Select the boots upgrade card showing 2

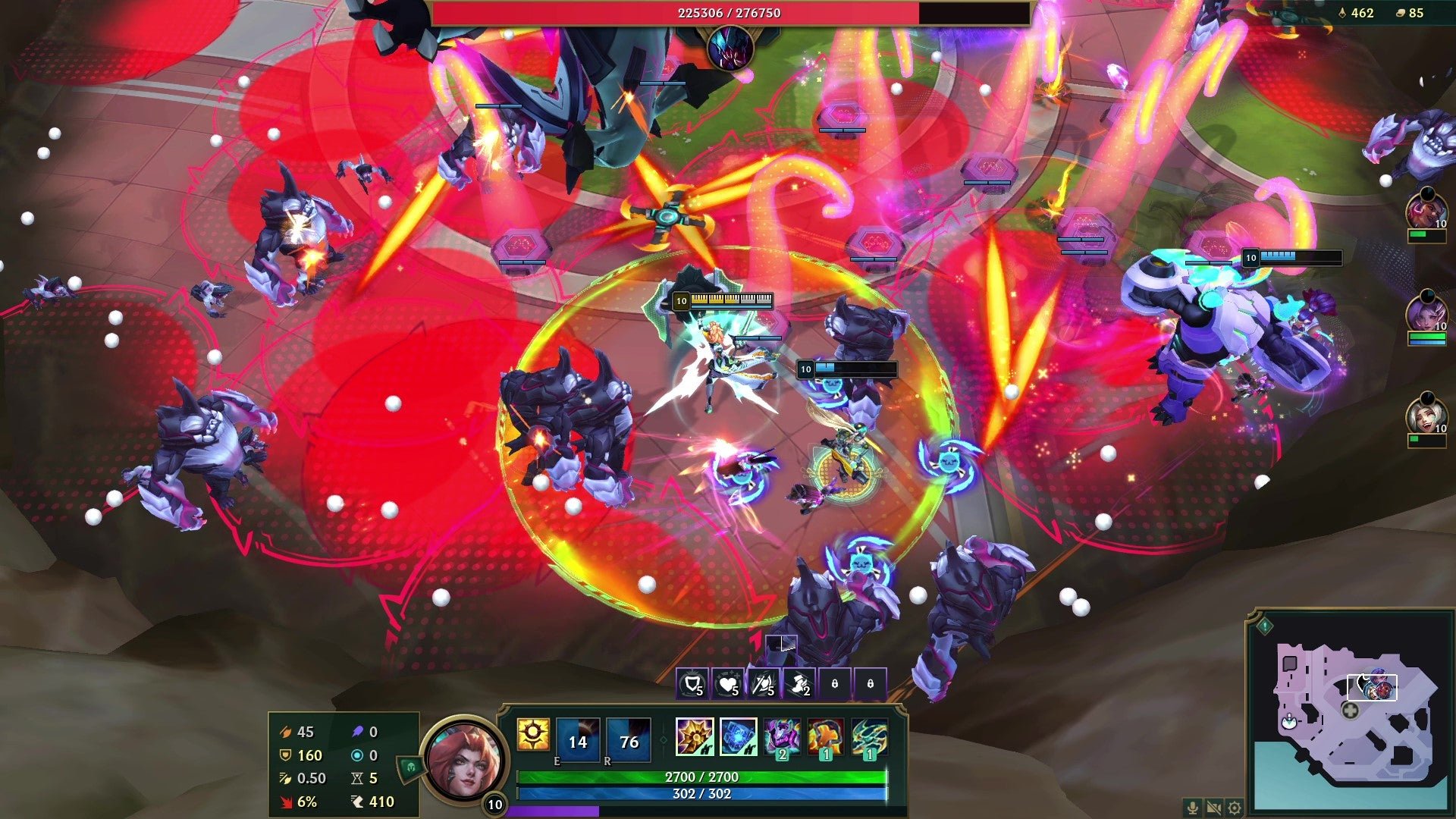[799, 685]
